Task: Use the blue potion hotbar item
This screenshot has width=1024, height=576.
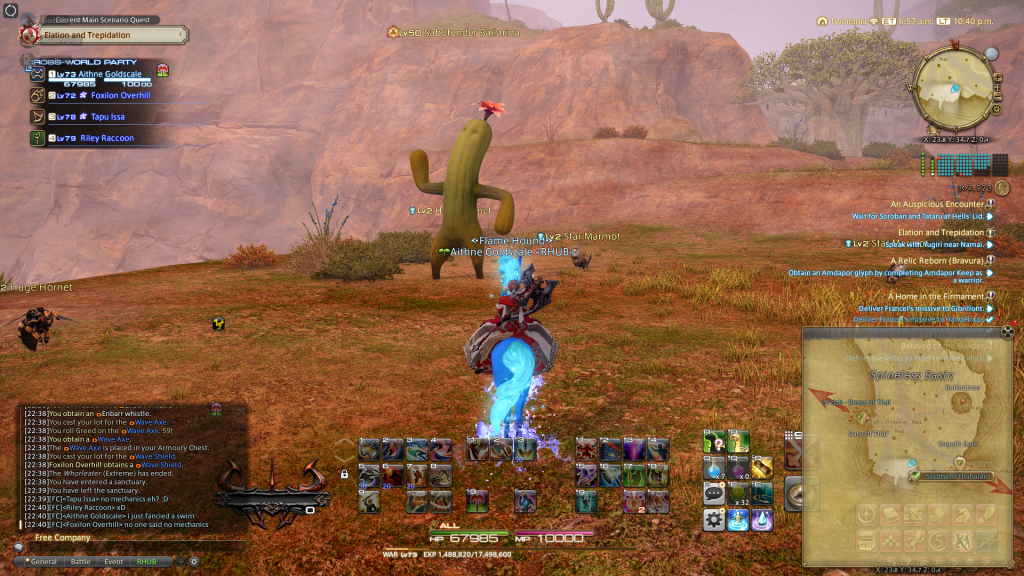Action: [x=714, y=468]
